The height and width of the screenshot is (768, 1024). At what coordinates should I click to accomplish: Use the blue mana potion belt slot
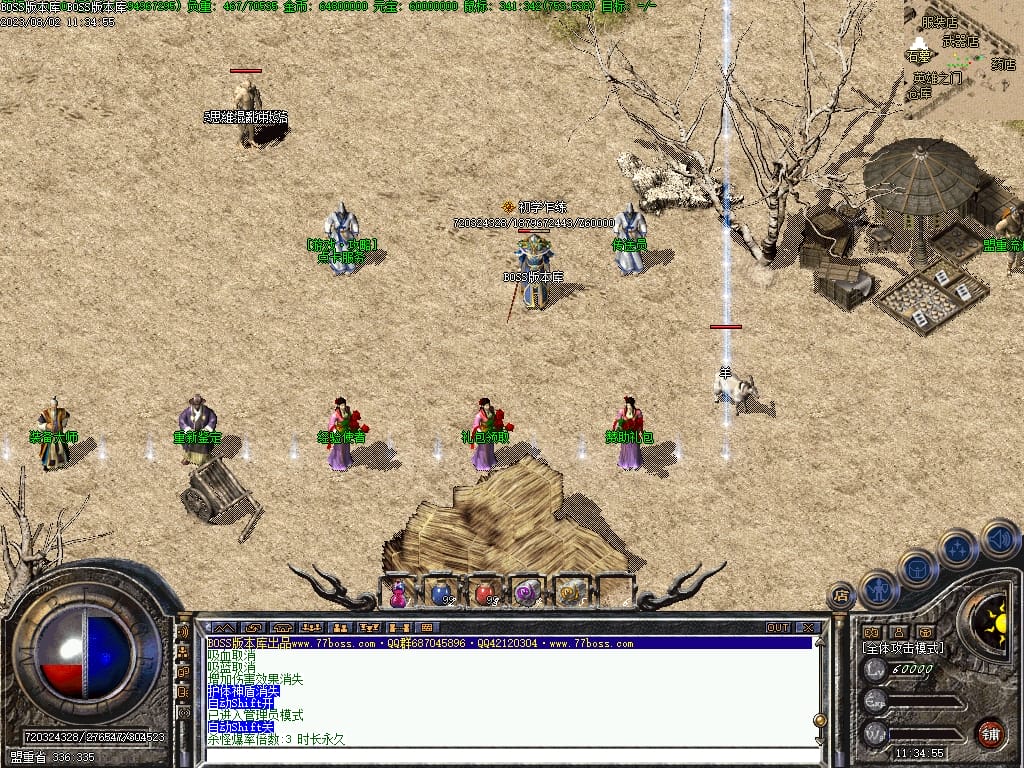tap(440, 593)
